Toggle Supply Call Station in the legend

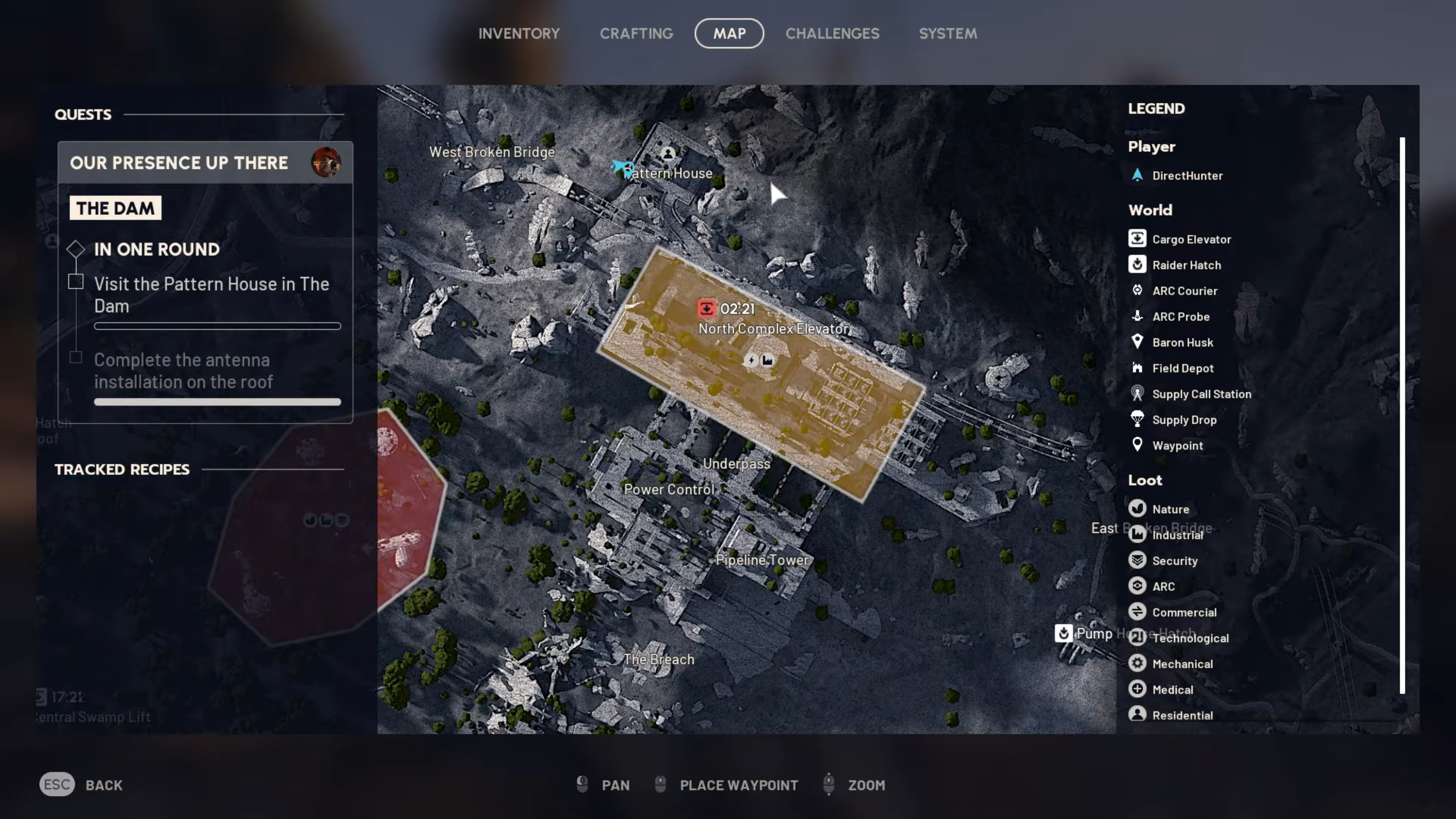click(x=1201, y=394)
